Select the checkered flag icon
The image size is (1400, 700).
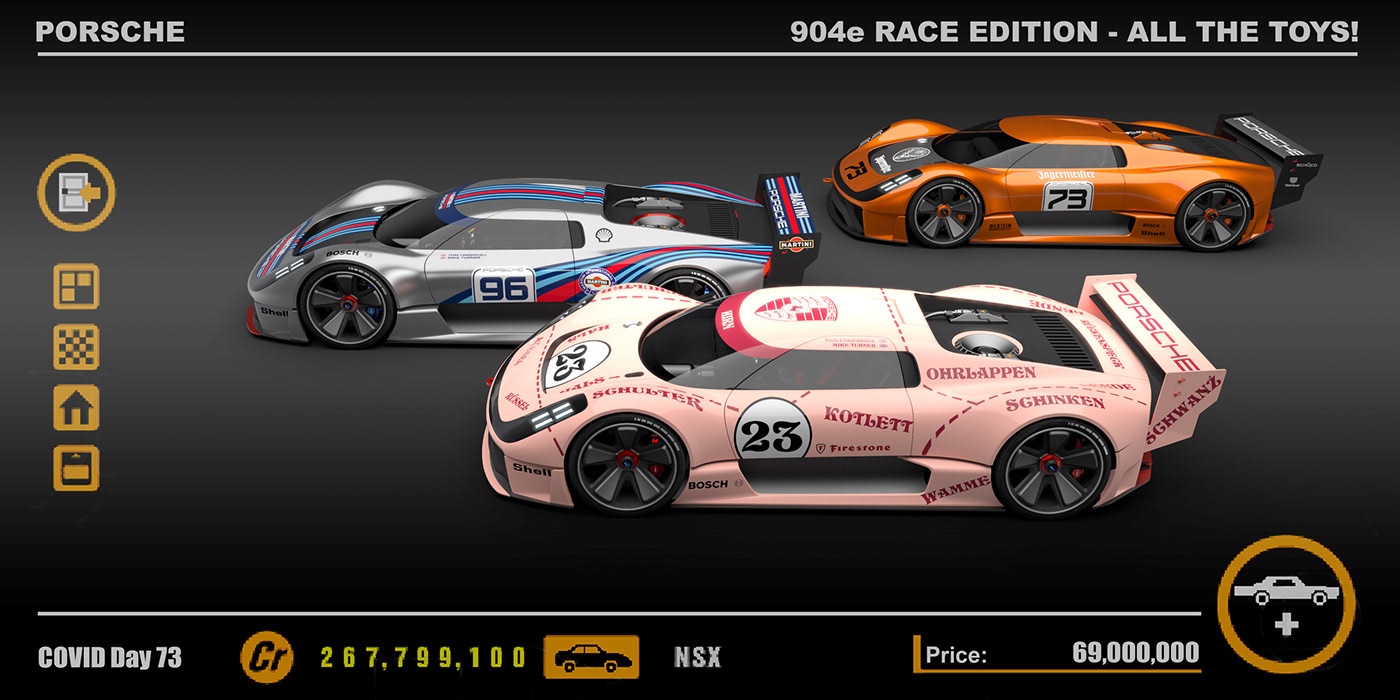(x=76, y=347)
